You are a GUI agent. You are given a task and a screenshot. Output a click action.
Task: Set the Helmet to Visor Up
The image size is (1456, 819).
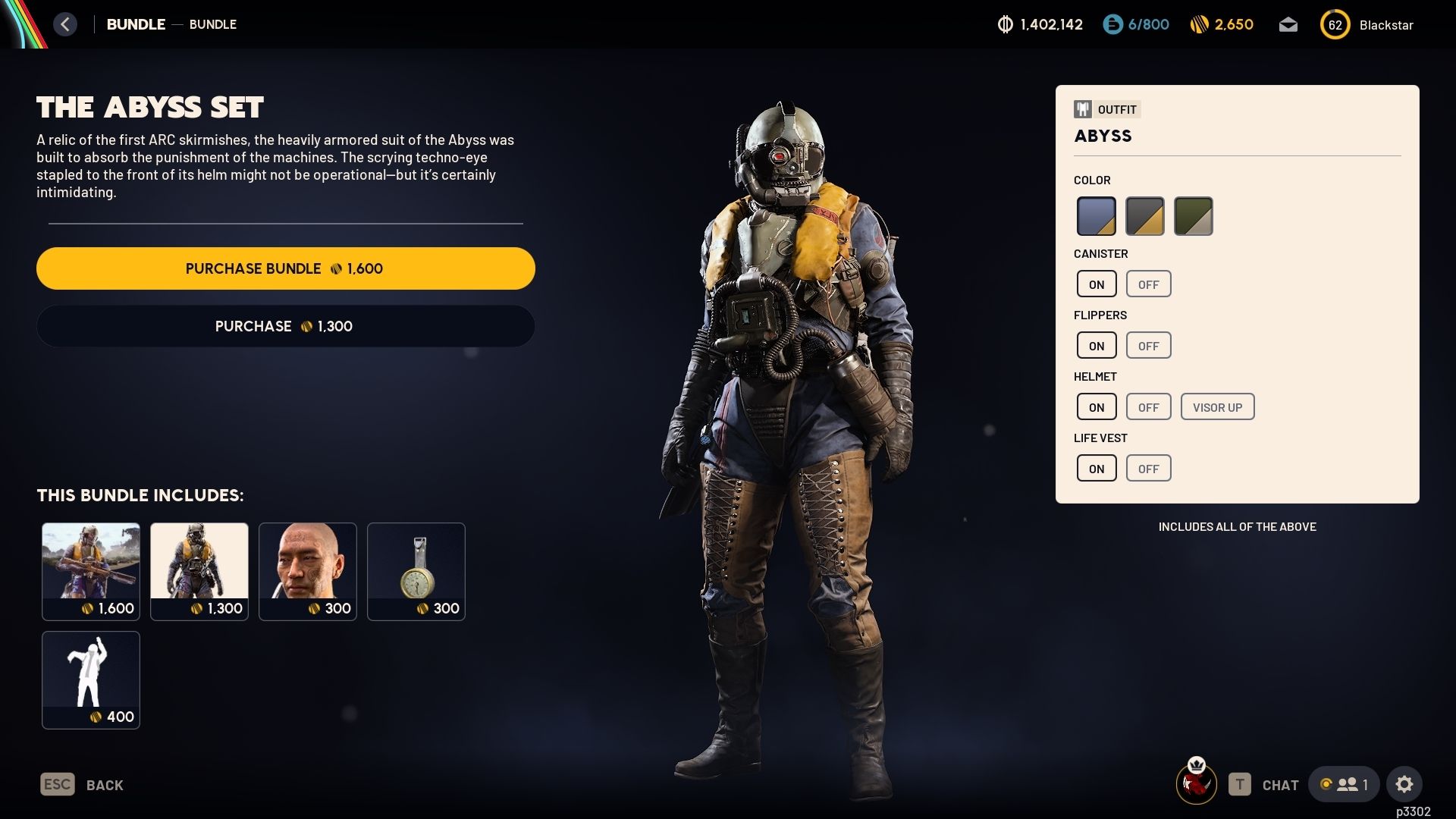(1218, 406)
